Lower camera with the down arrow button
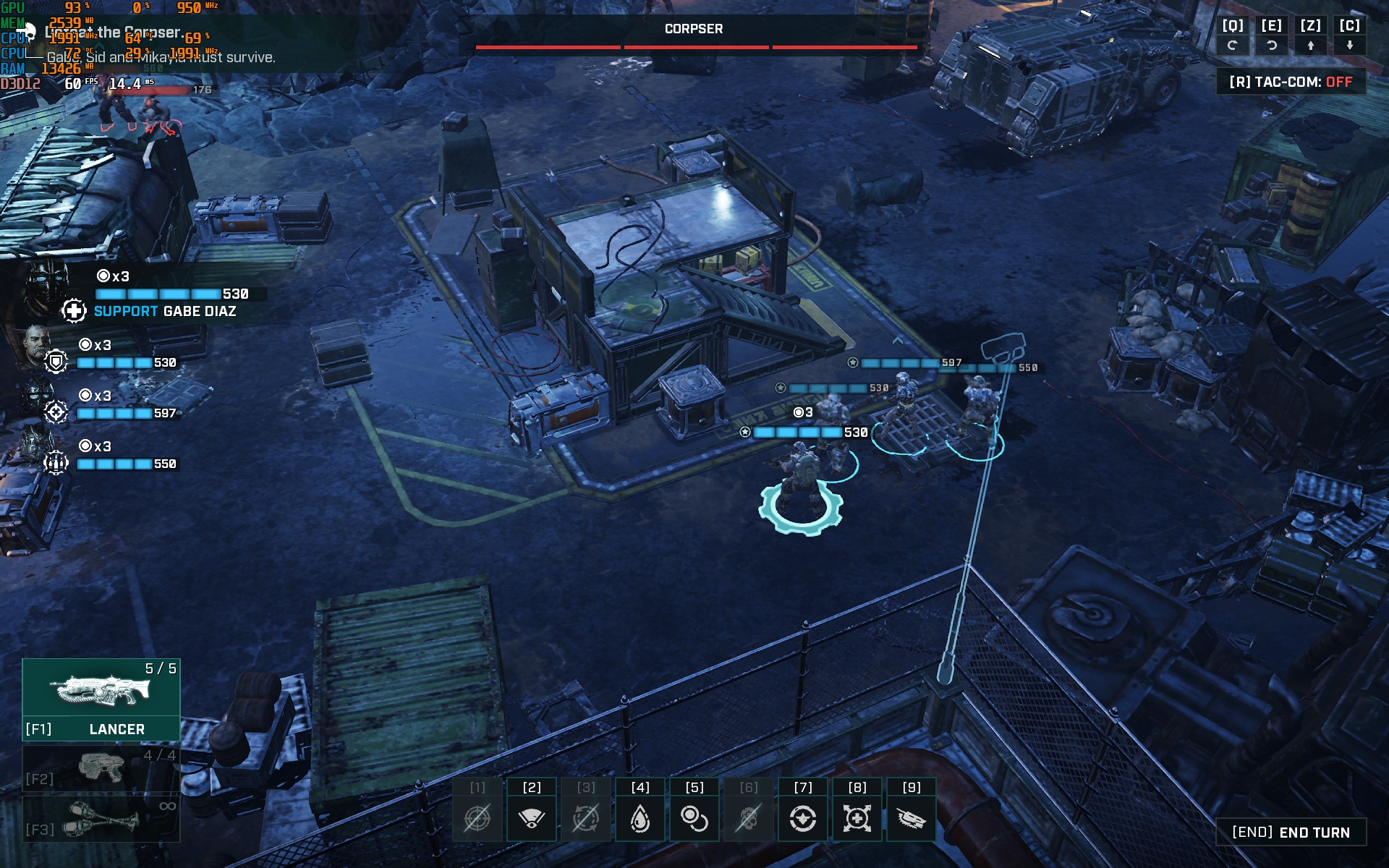 pyautogui.click(x=1349, y=45)
